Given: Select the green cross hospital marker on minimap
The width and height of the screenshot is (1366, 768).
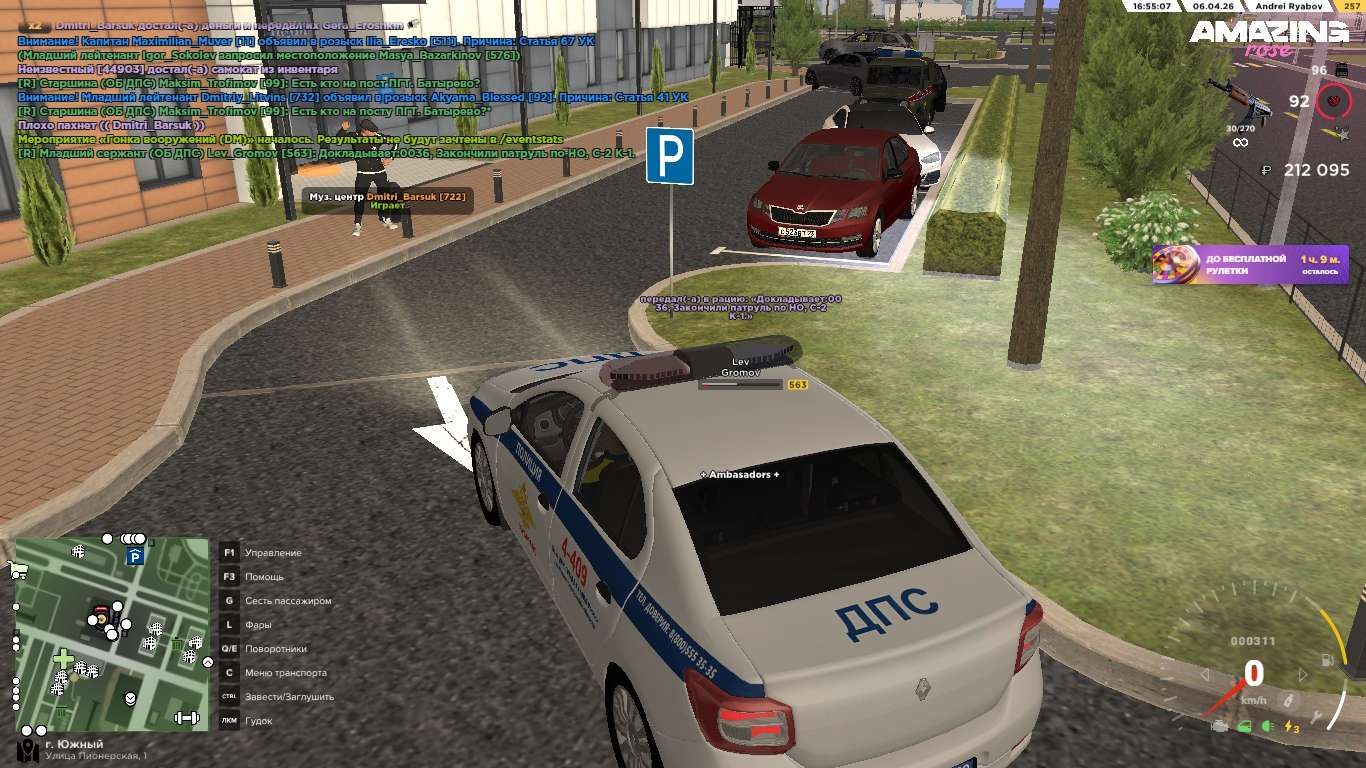Looking at the screenshot, I should tap(63, 659).
